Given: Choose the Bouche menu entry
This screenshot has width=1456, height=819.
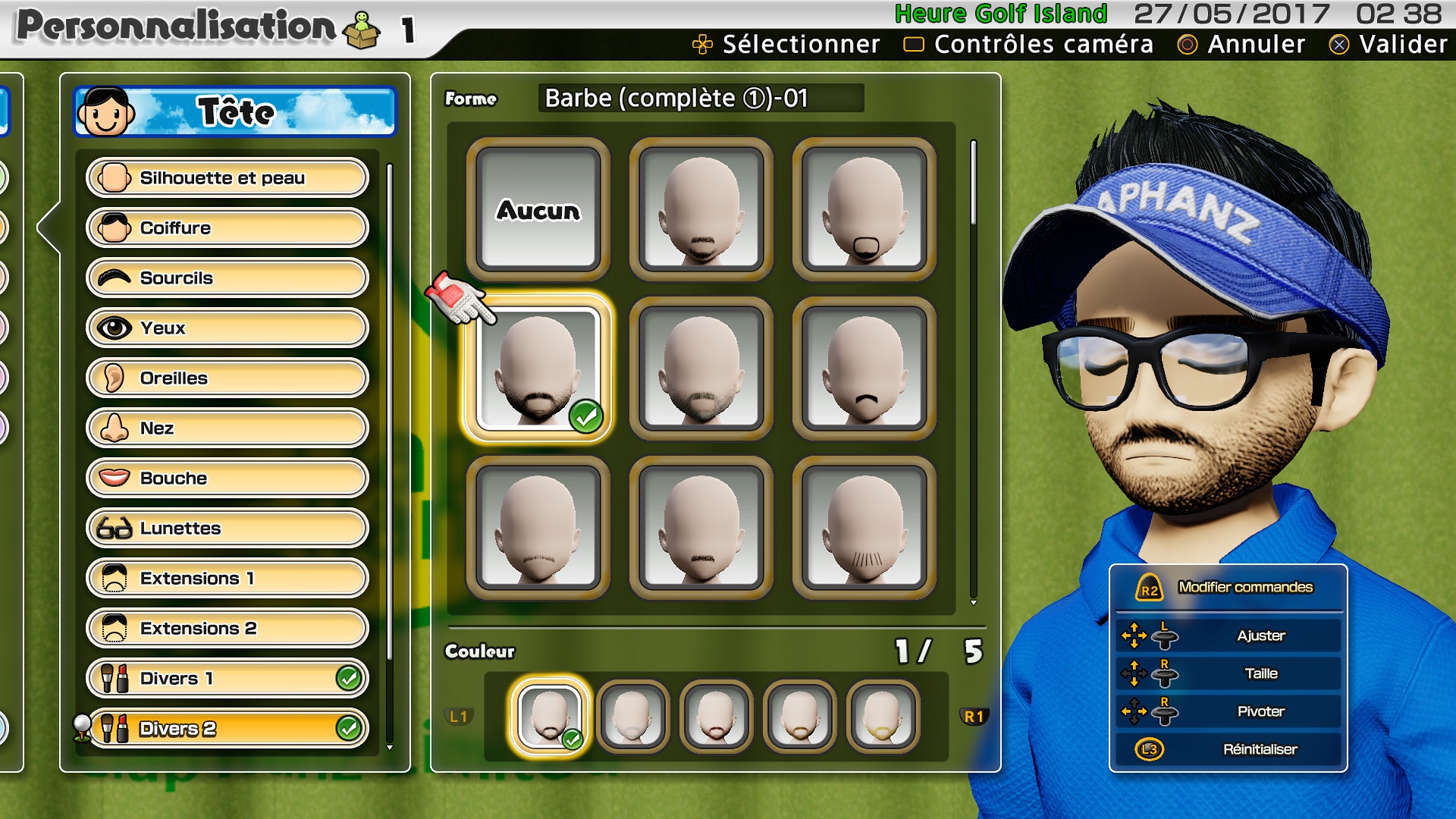Looking at the screenshot, I should (x=227, y=479).
